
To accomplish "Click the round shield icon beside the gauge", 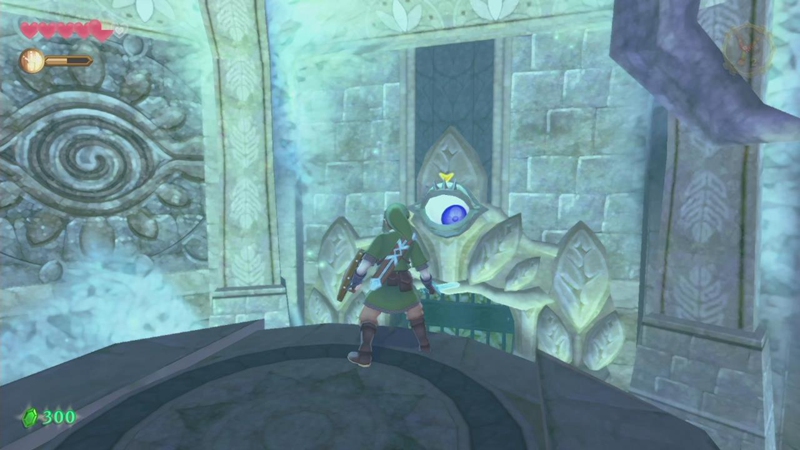I will point(32,60).
